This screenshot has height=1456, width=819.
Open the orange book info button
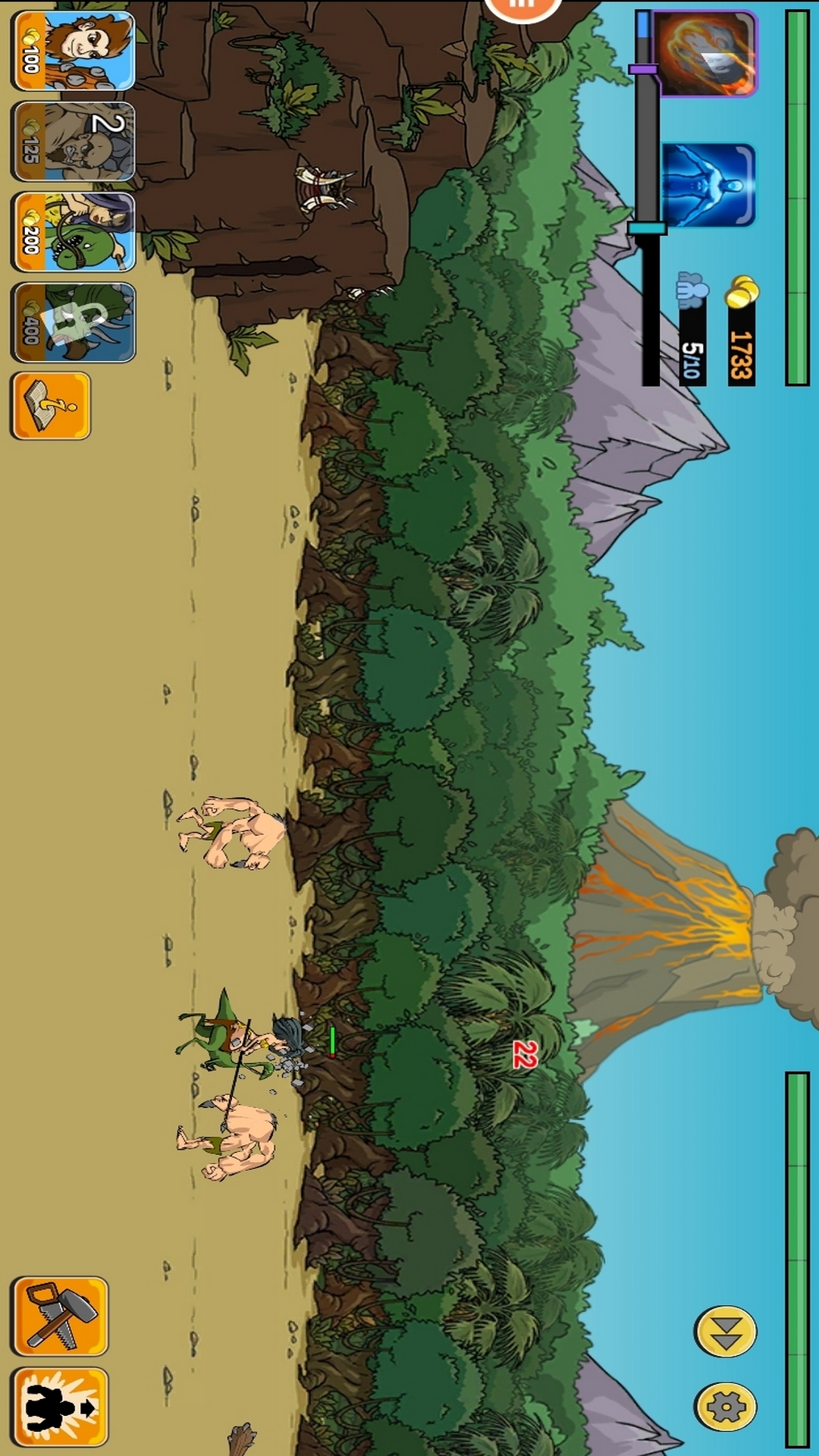point(51,406)
